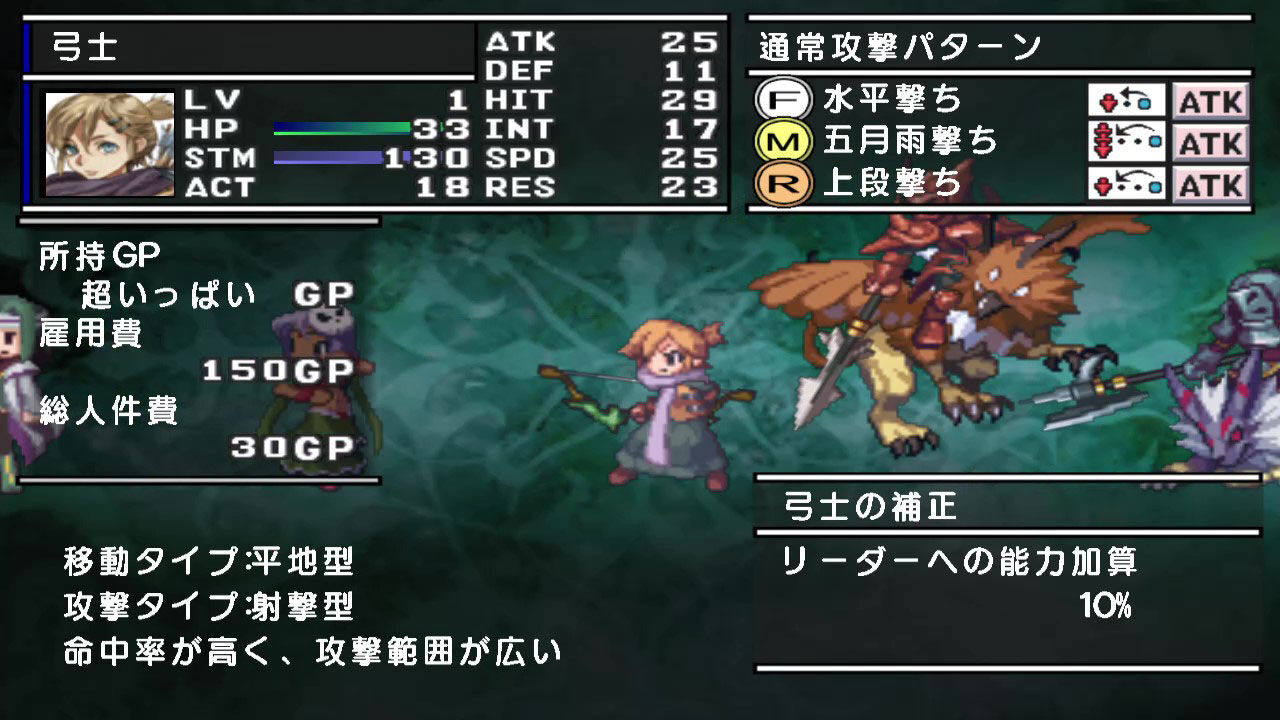Toggle the 水平撃ち ATK setting
Viewport: 1280px width, 720px height.
tap(1211, 102)
